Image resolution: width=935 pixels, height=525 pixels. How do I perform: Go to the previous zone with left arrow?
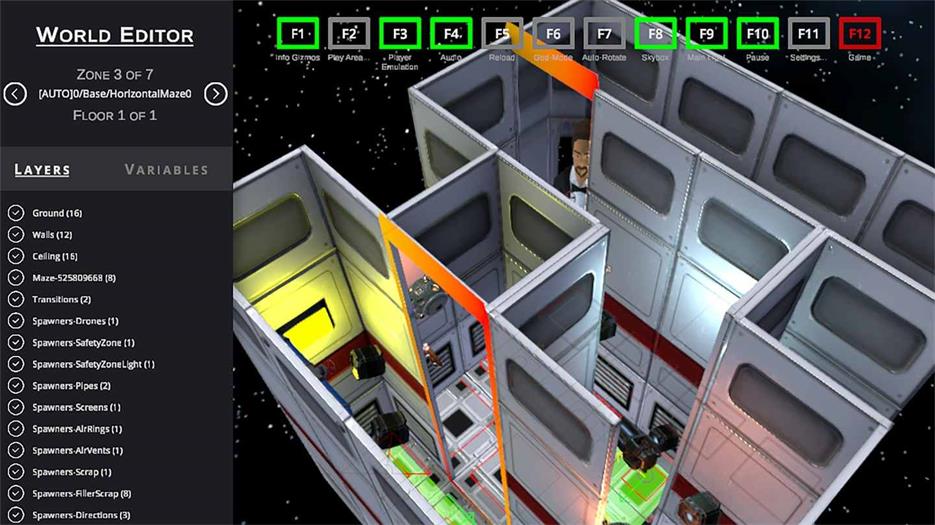(x=15, y=94)
